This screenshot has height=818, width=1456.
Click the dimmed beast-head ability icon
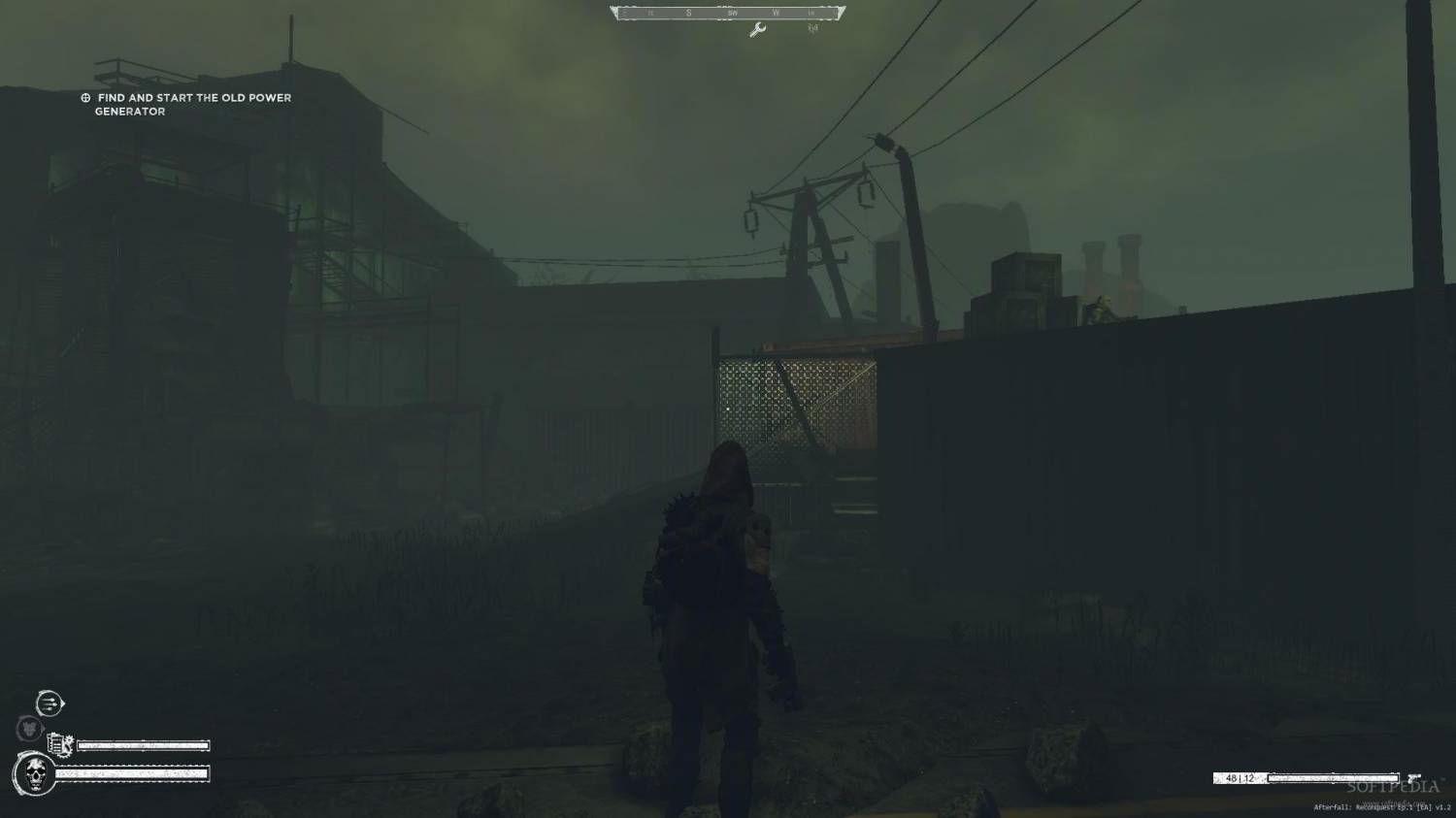click(29, 727)
